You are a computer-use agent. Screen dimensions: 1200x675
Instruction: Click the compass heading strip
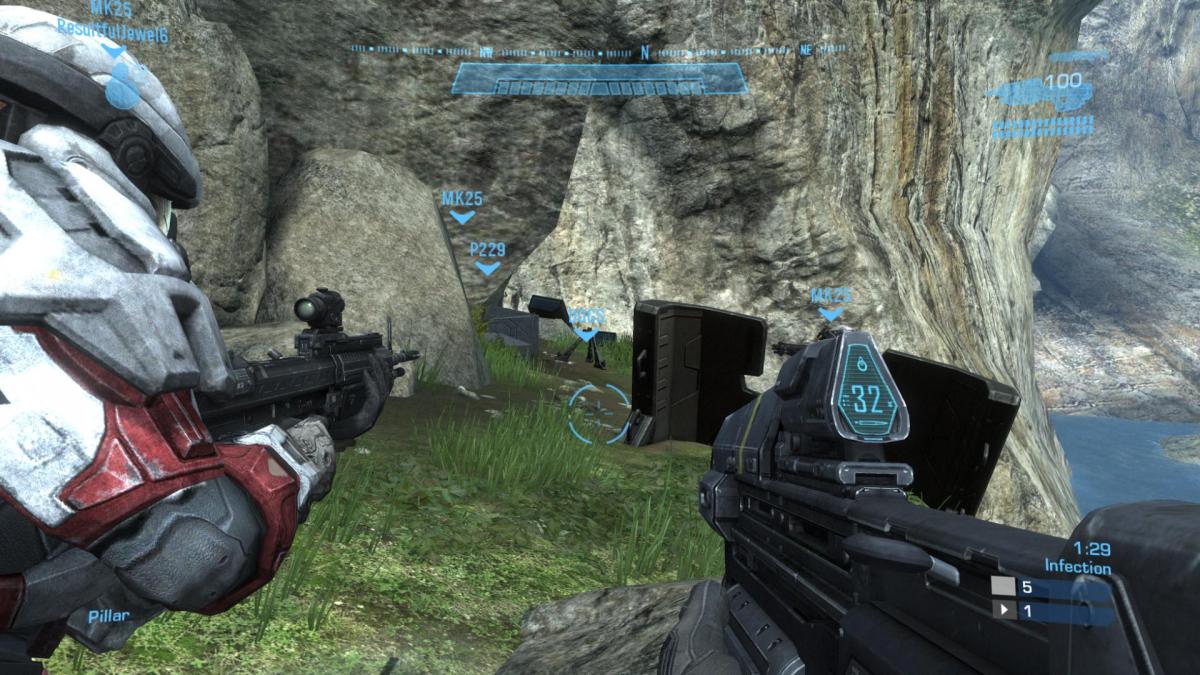point(598,49)
